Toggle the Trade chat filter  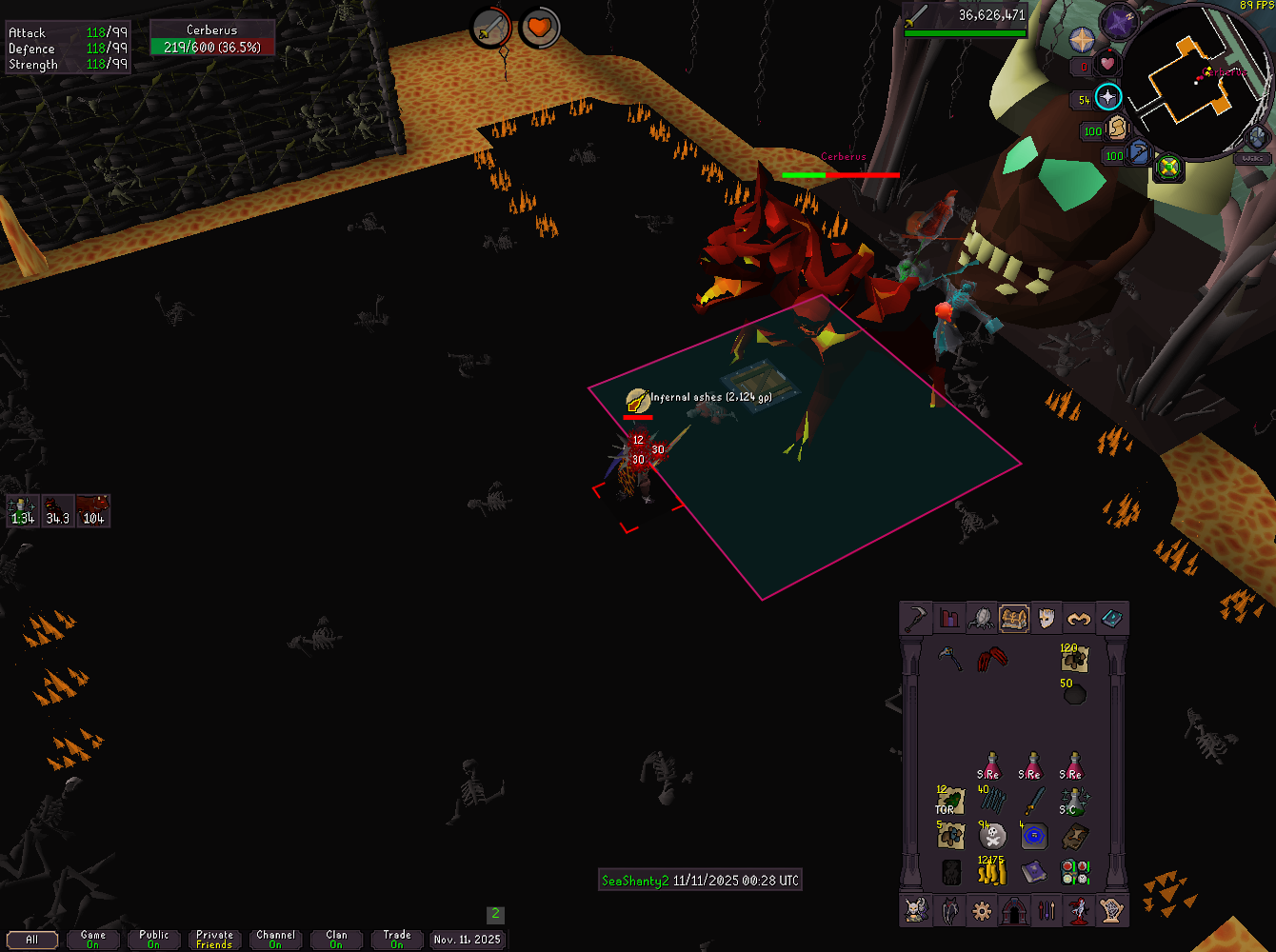pos(397,940)
